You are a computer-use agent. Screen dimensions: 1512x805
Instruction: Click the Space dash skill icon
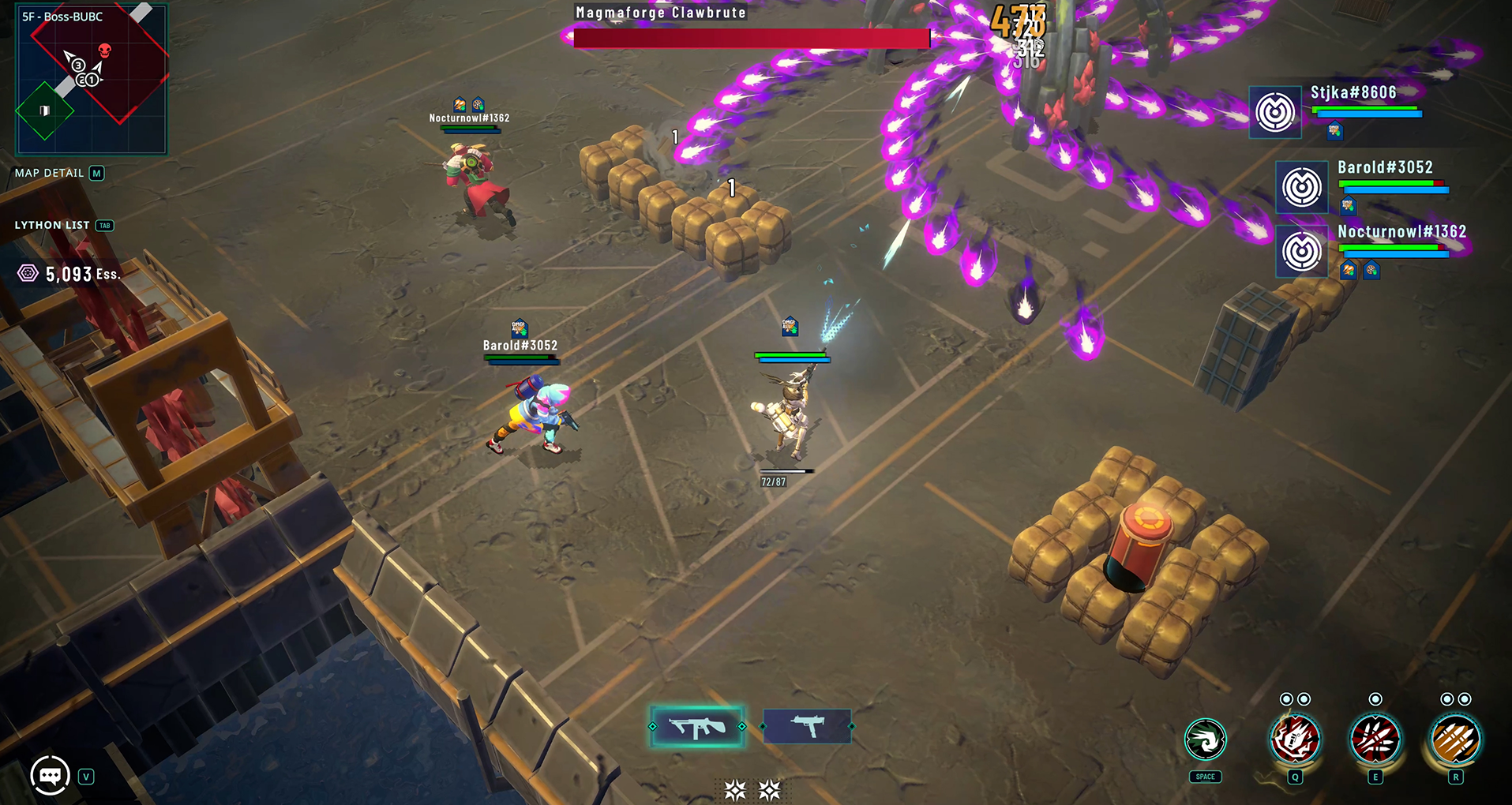click(1206, 740)
